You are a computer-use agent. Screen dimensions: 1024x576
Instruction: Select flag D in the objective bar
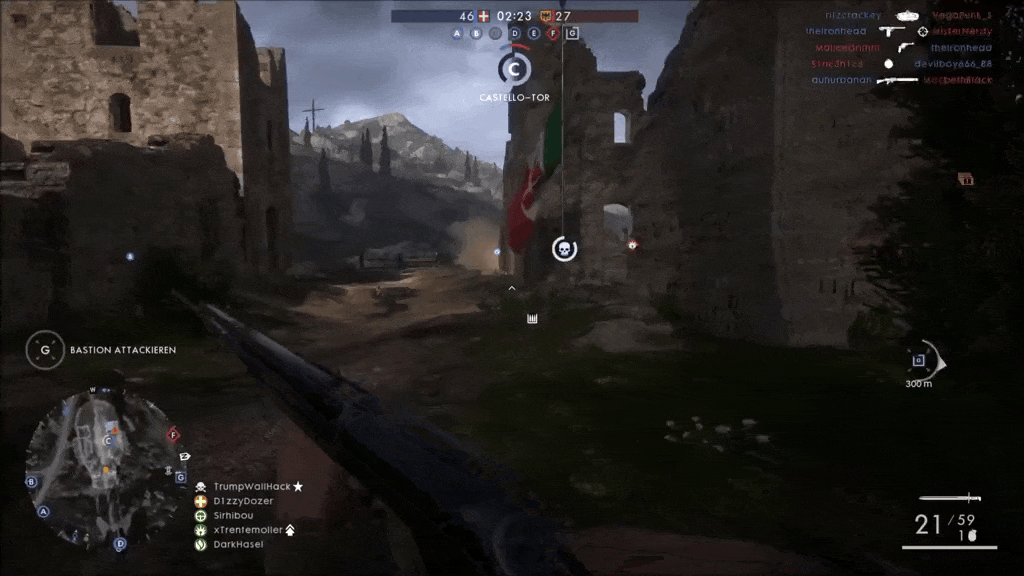(515, 33)
